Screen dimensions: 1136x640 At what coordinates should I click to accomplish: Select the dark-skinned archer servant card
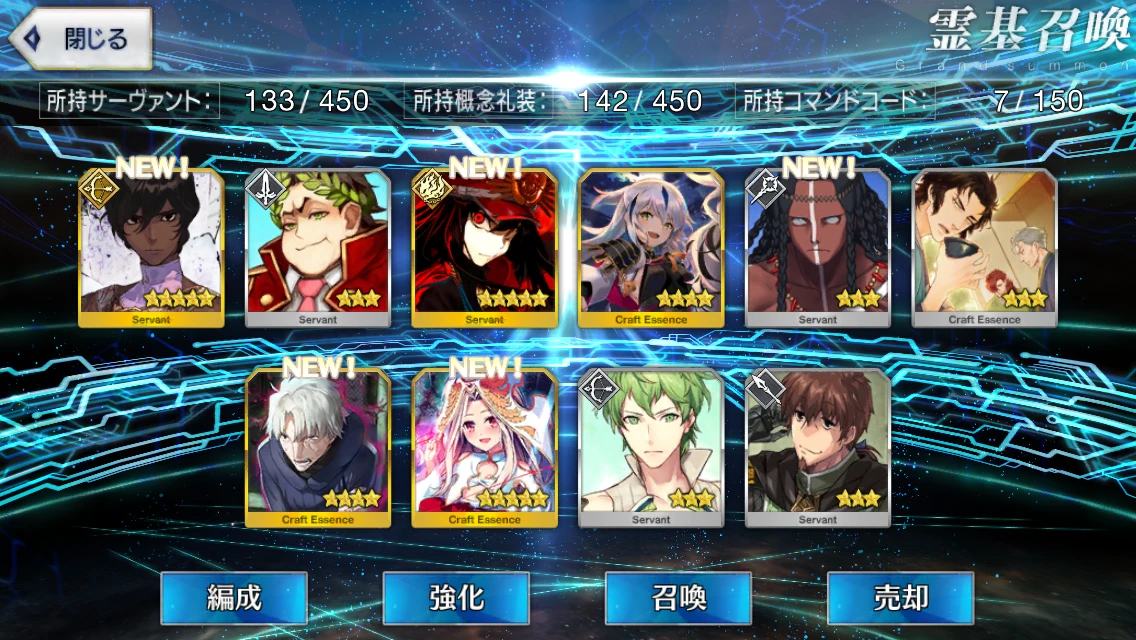coord(151,248)
